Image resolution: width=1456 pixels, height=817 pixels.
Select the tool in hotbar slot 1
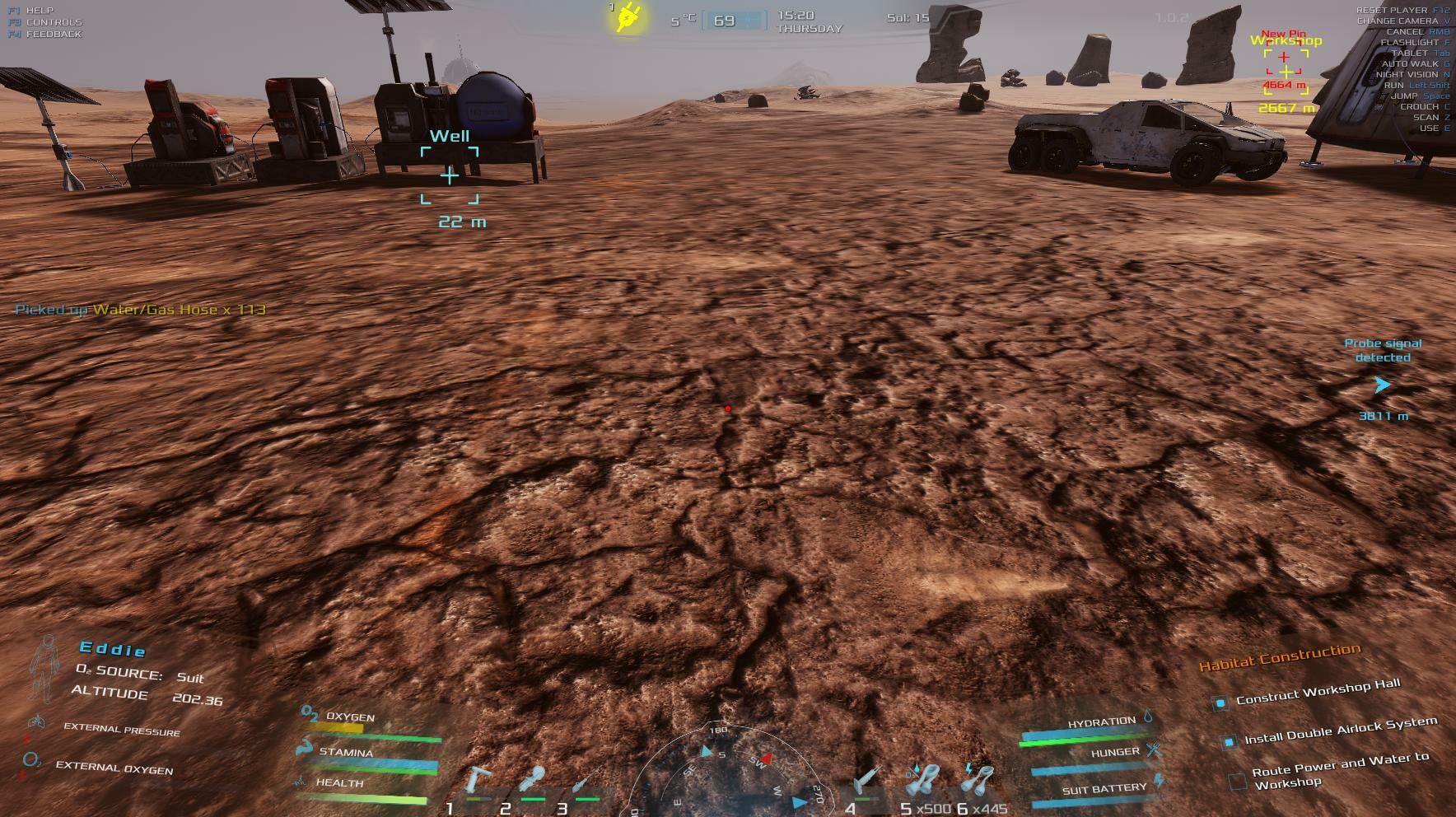pos(478,782)
